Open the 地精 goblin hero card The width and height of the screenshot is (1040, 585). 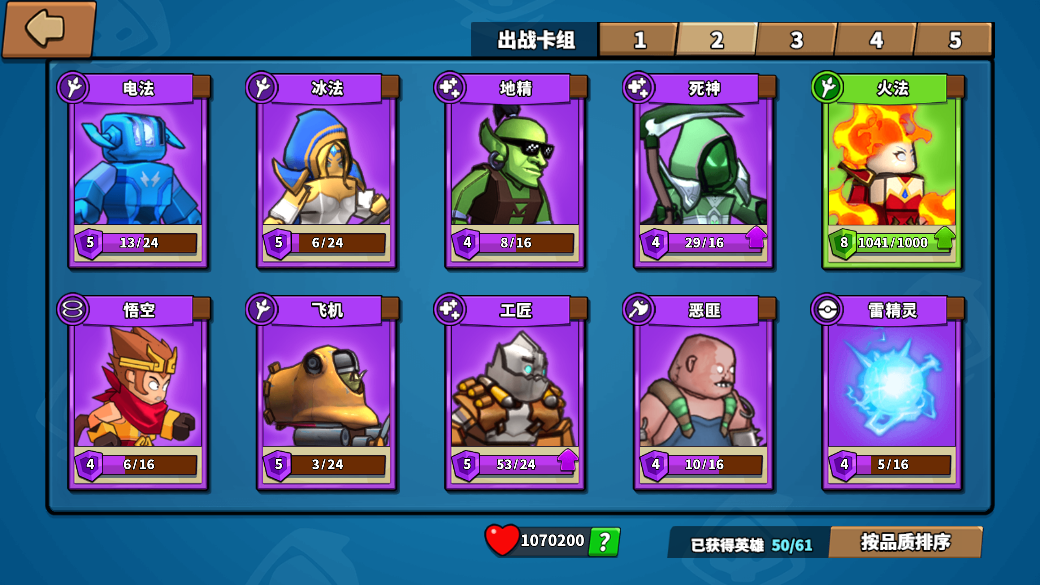515,170
